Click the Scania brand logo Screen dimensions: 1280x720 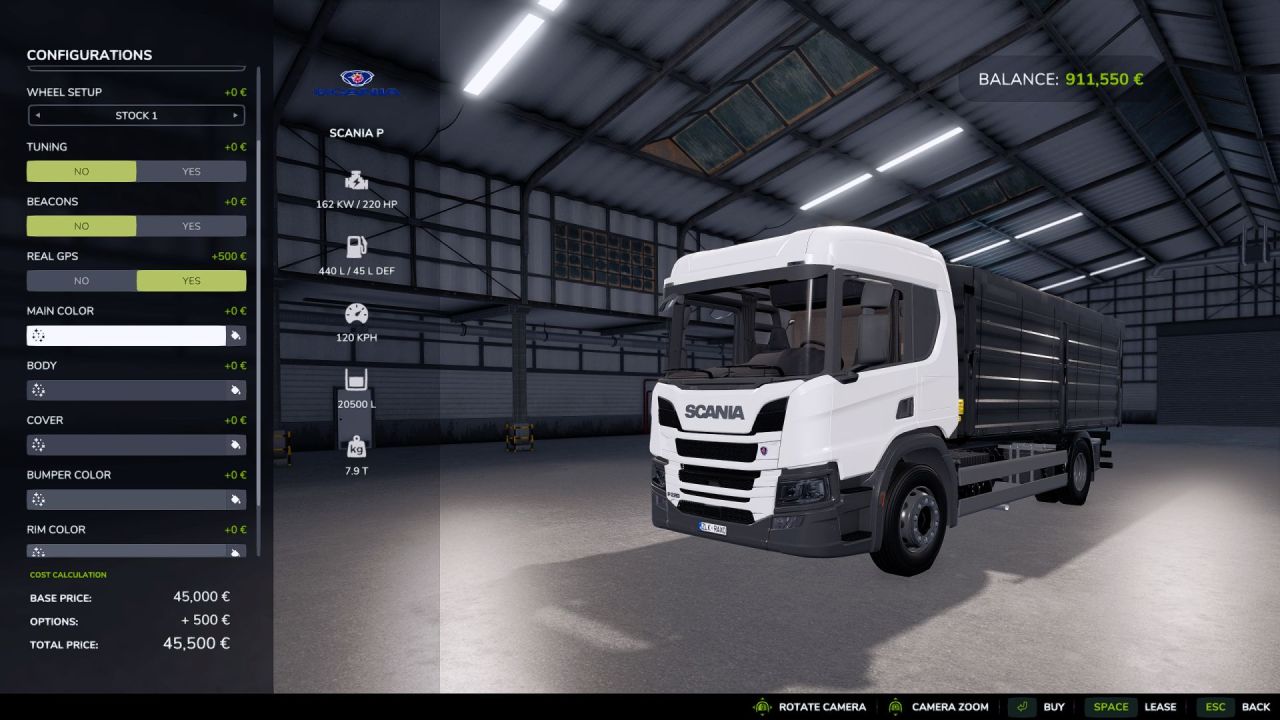click(x=358, y=82)
